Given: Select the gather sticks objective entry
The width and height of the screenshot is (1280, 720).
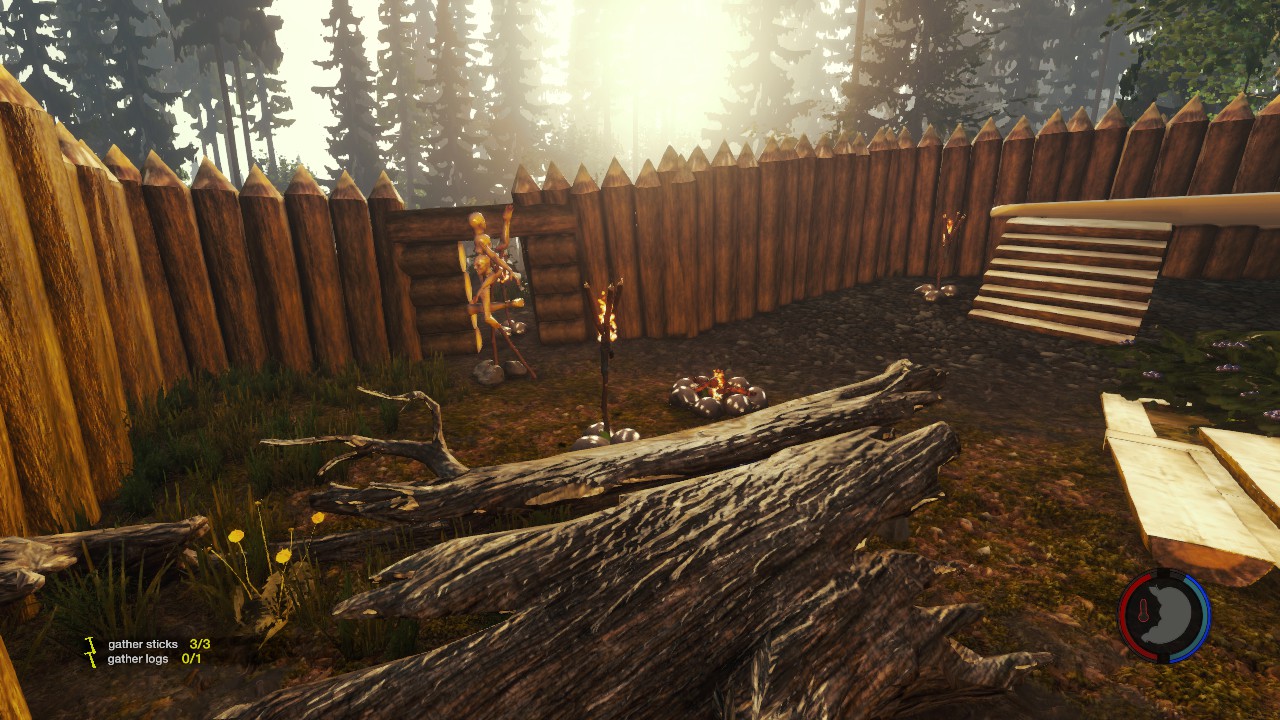Looking at the screenshot, I should [x=158, y=645].
